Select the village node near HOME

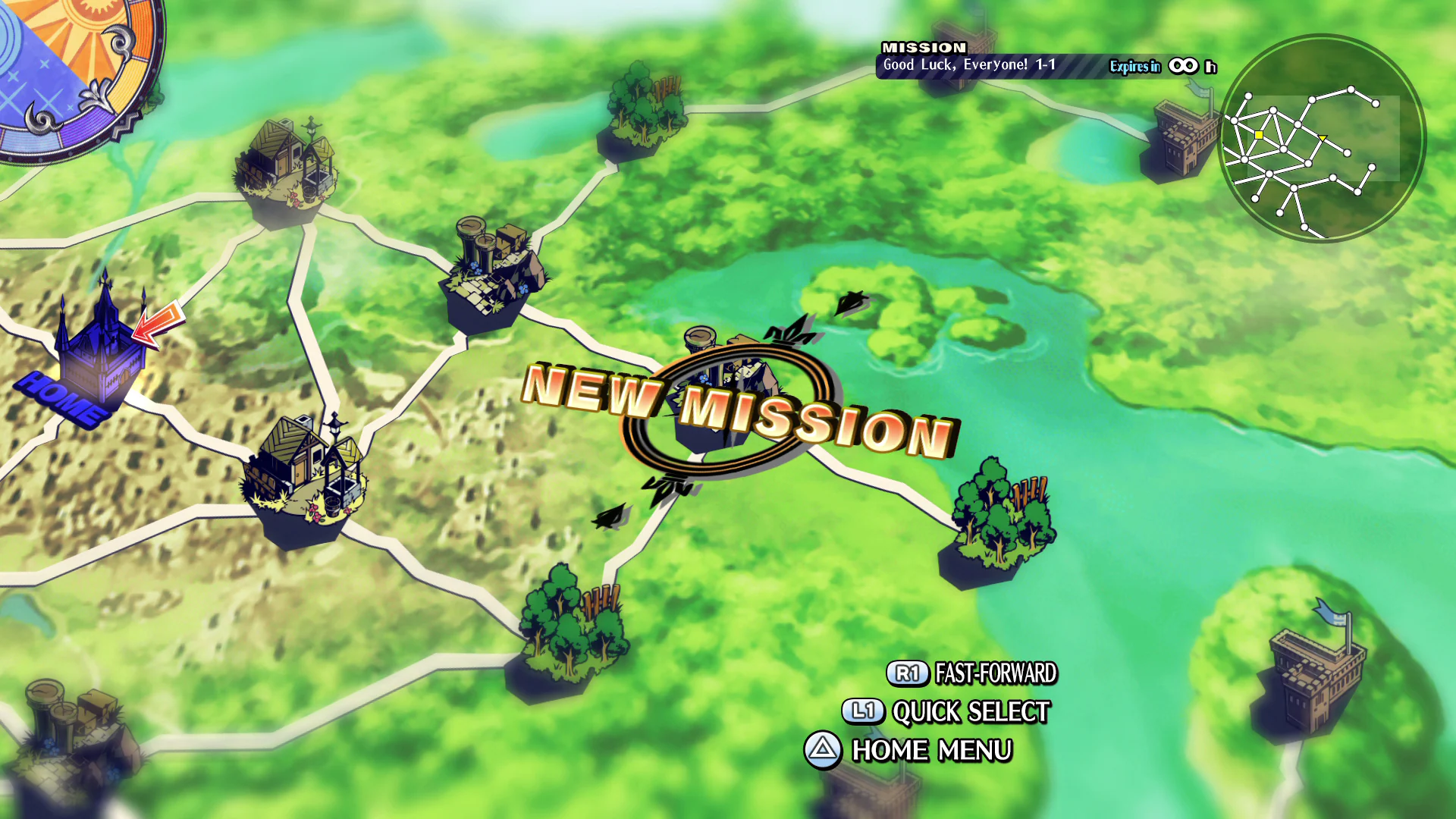pos(303,470)
